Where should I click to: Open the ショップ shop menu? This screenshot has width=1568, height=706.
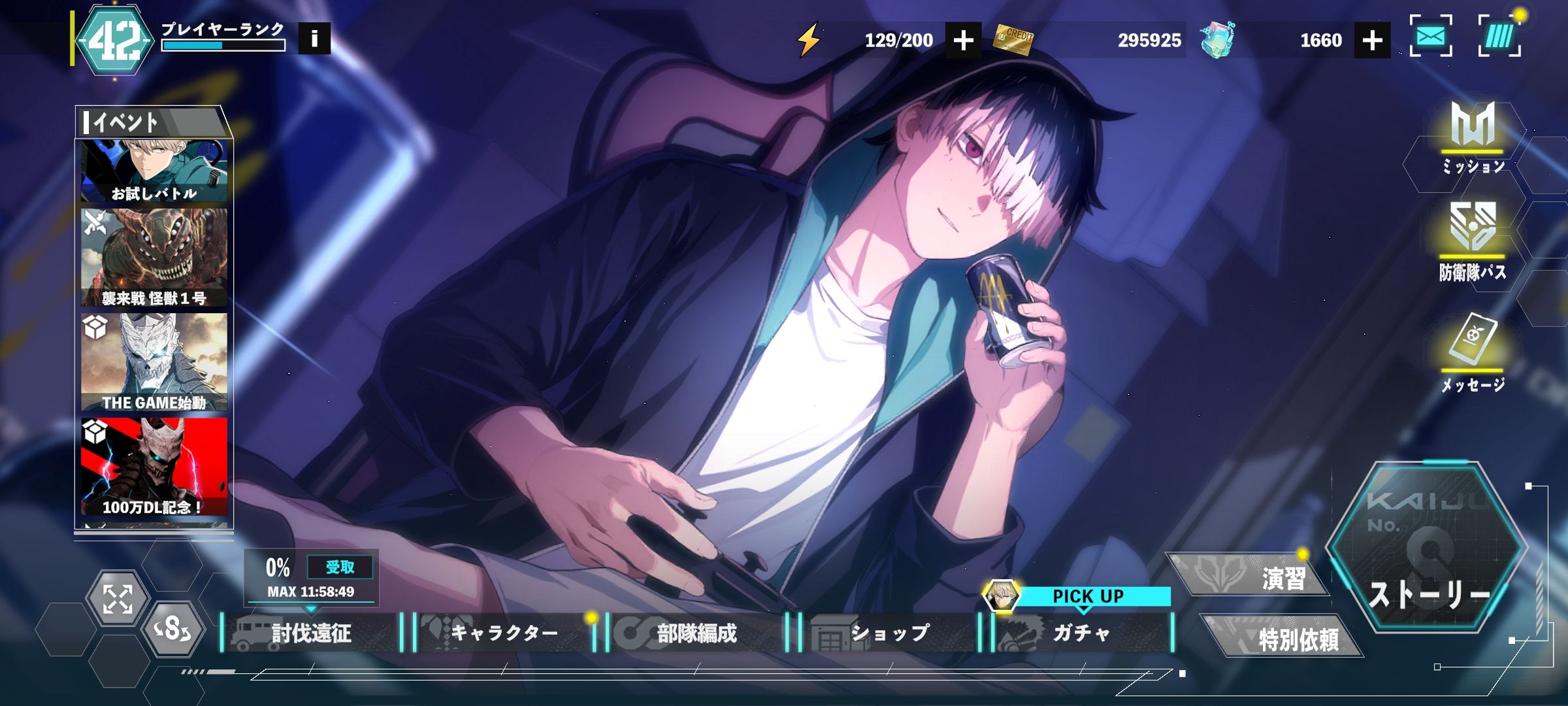pos(889,633)
